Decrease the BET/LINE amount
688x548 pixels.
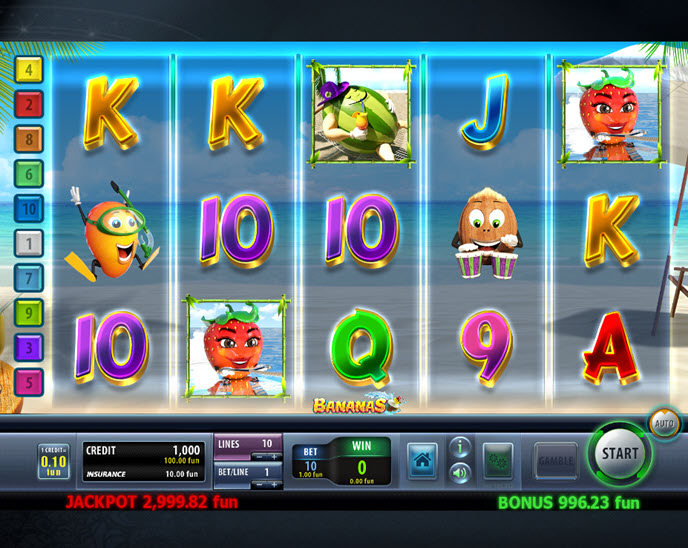pos(258,484)
